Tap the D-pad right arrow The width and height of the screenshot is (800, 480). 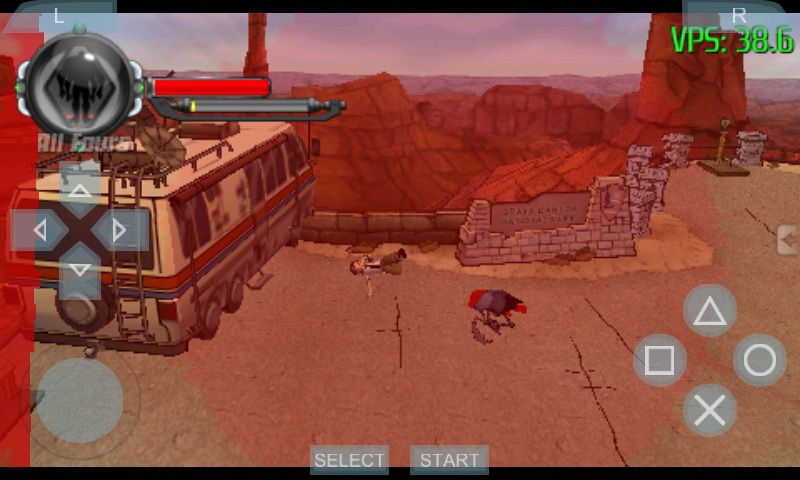pos(120,230)
